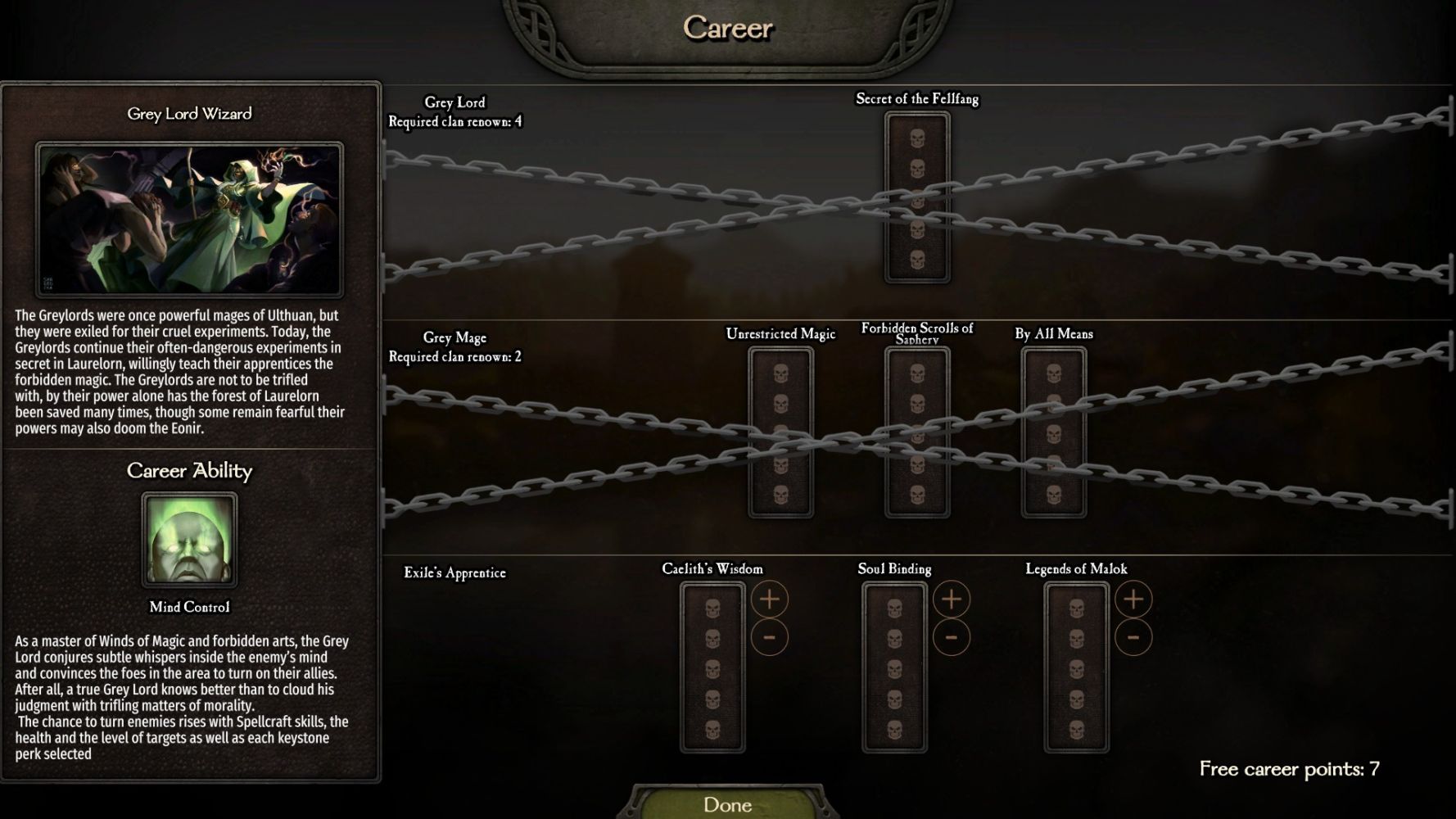This screenshot has width=1456, height=819.
Task: Confirm career choices with Done
Action: click(x=727, y=804)
